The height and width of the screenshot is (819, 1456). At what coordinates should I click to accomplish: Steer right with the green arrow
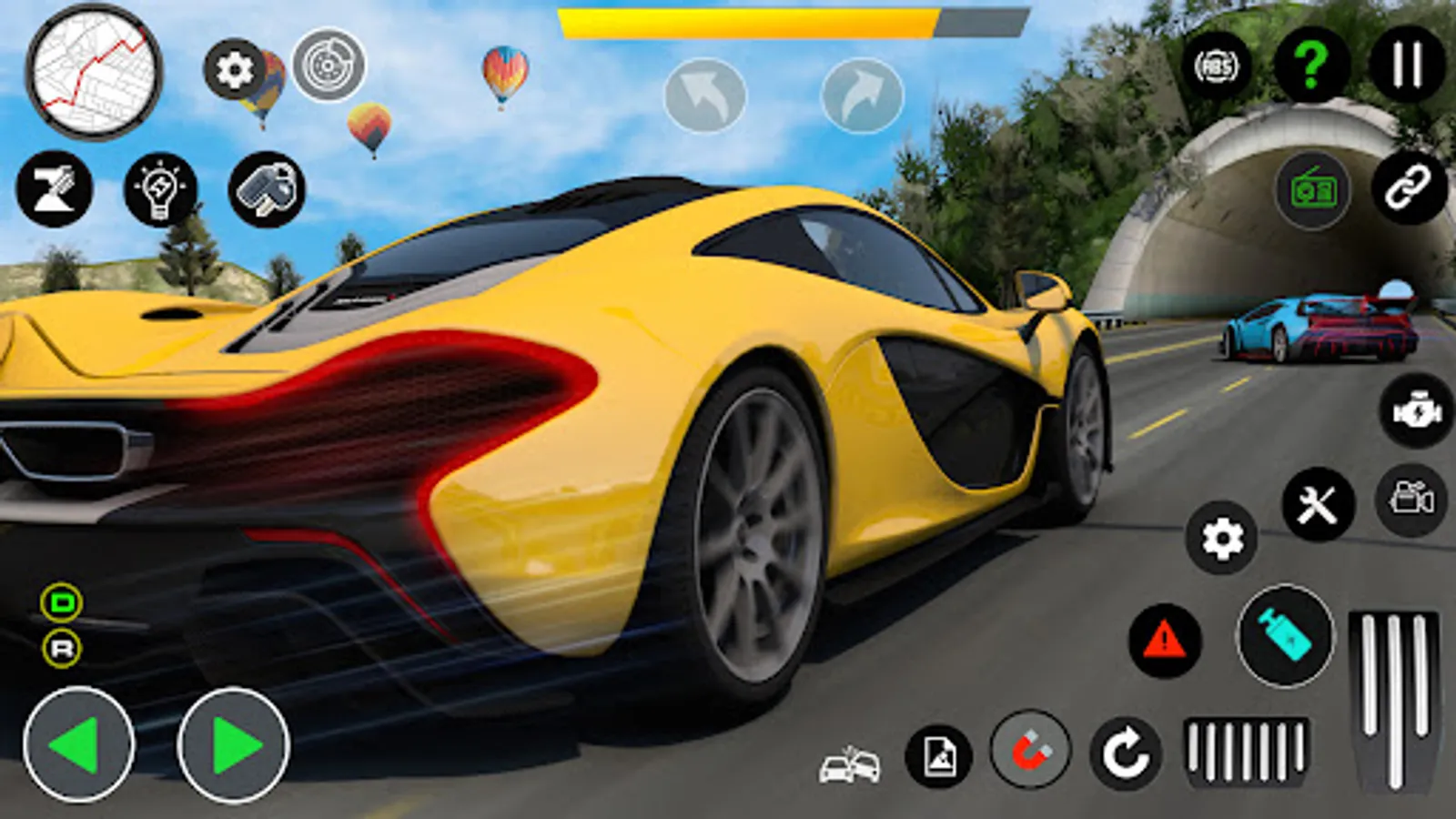click(234, 744)
